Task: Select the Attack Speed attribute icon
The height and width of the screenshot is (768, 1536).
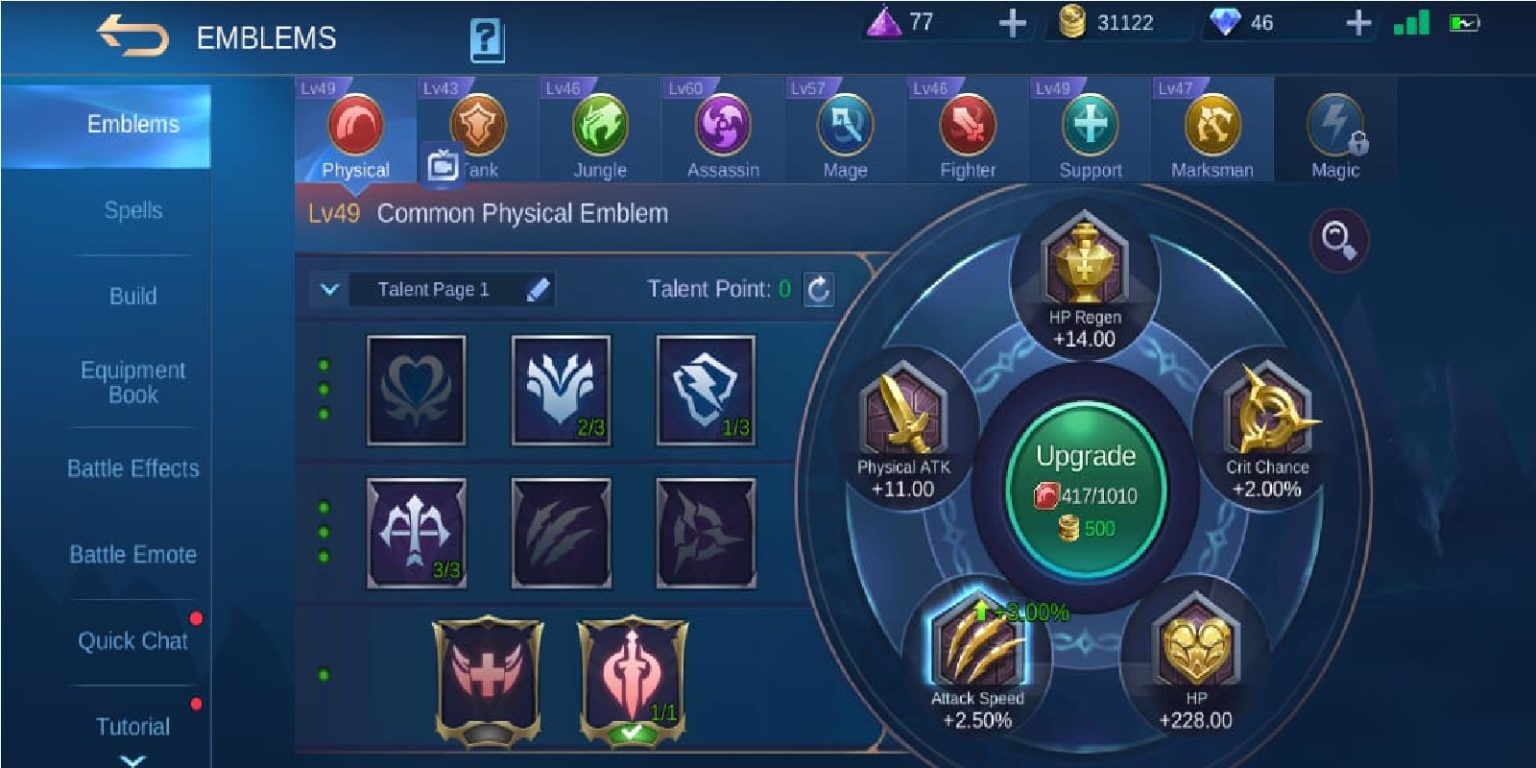Action: 980,648
